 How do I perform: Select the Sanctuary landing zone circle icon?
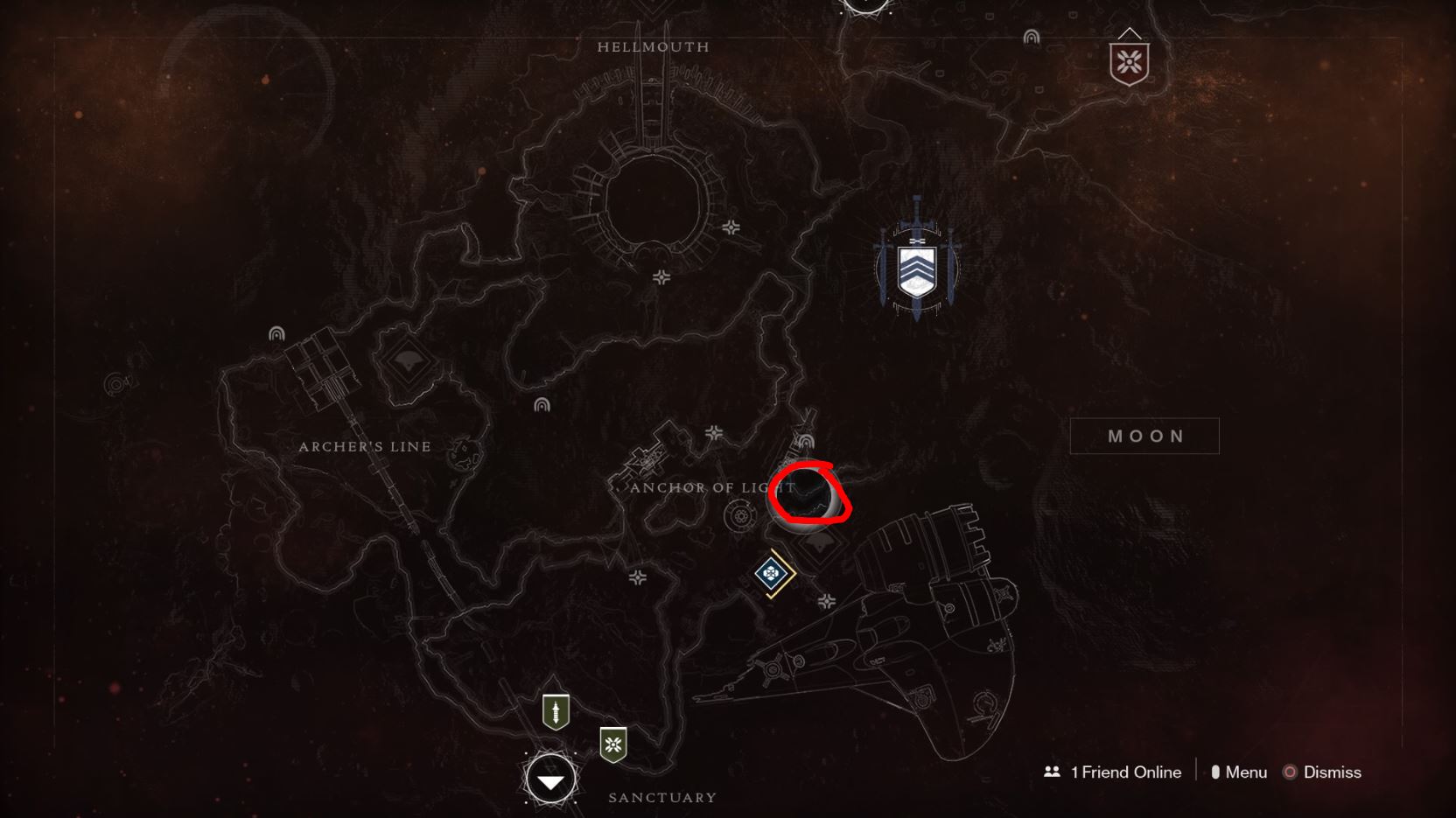(549, 778)
